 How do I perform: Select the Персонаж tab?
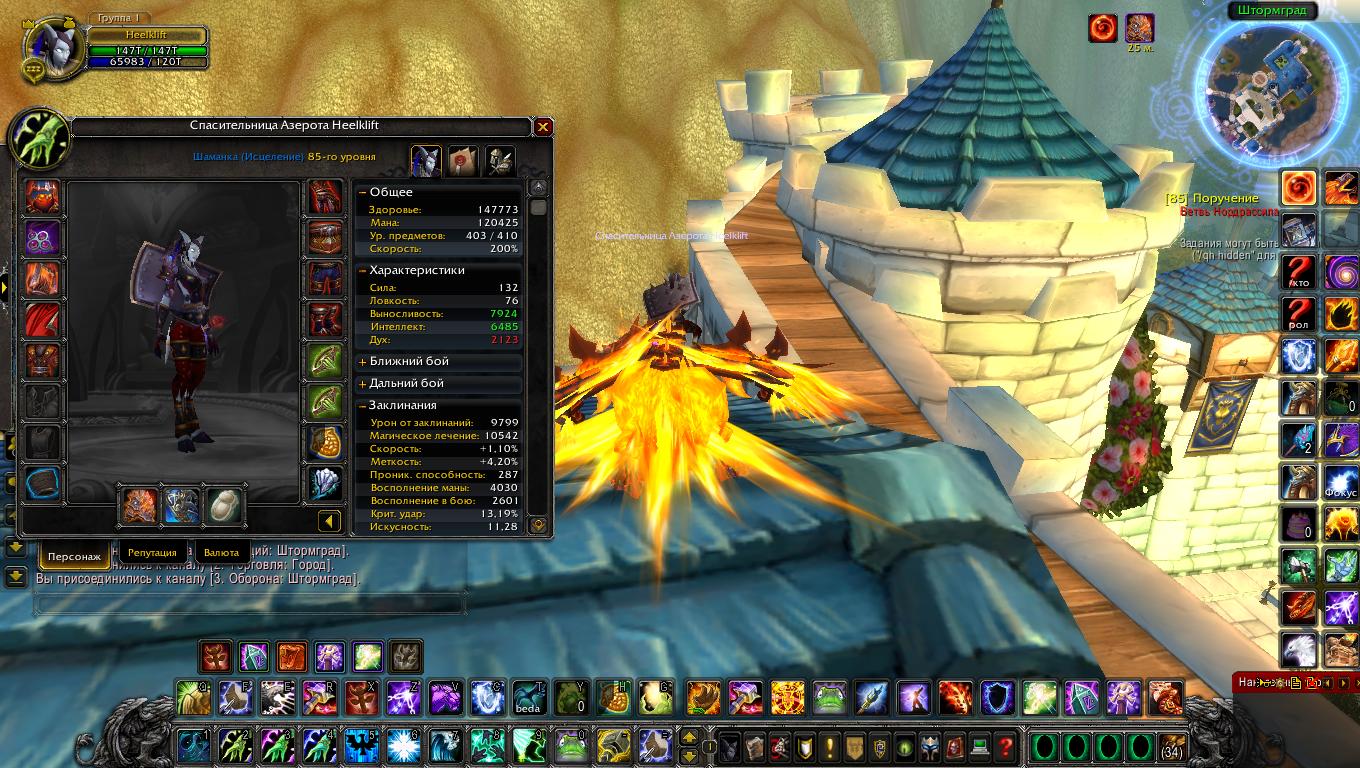pos(74,555)
